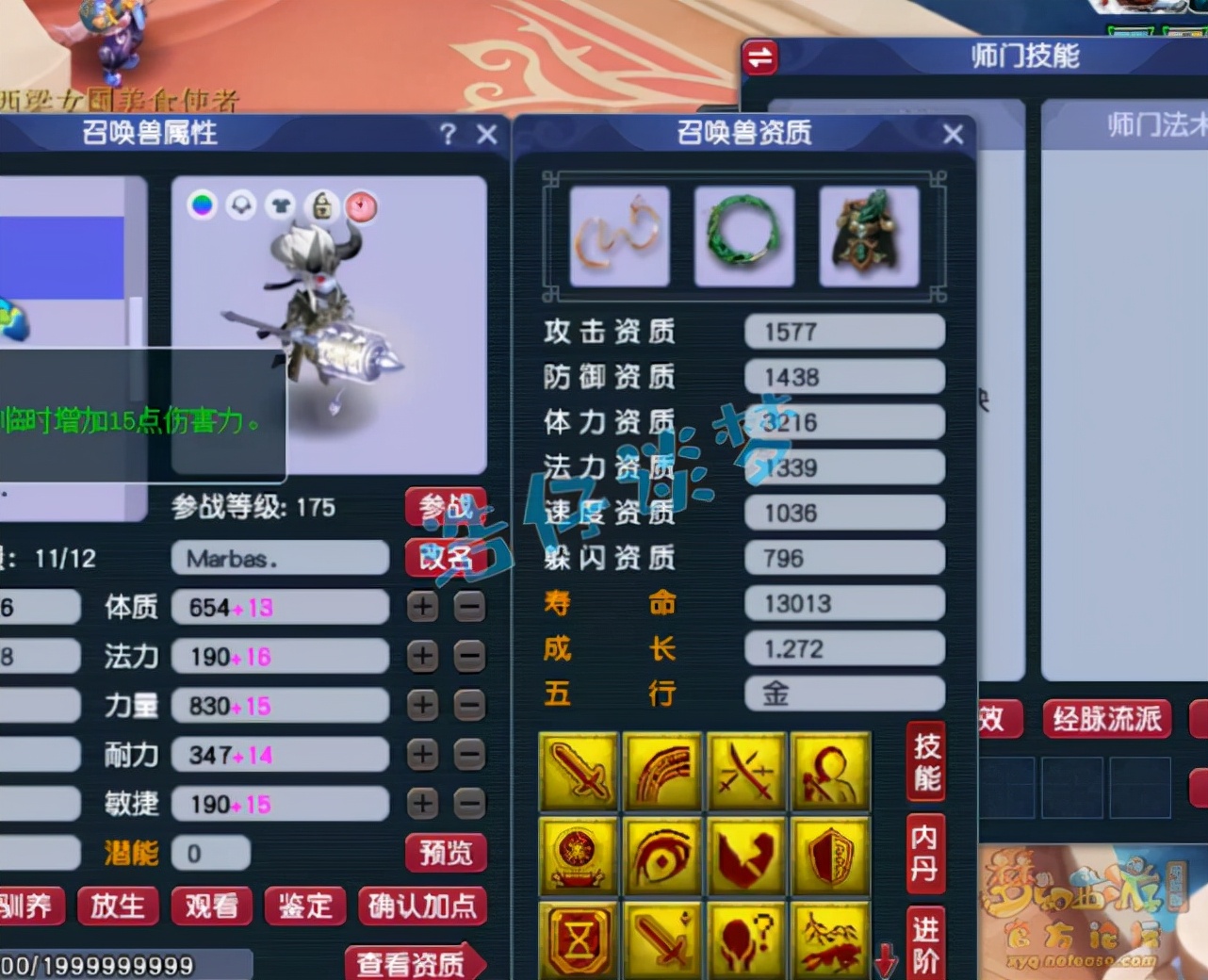The height and width of the screenshot is (980, 1208).
Task: Select the sword attack skill icon
Action: (x=580, y=771)
